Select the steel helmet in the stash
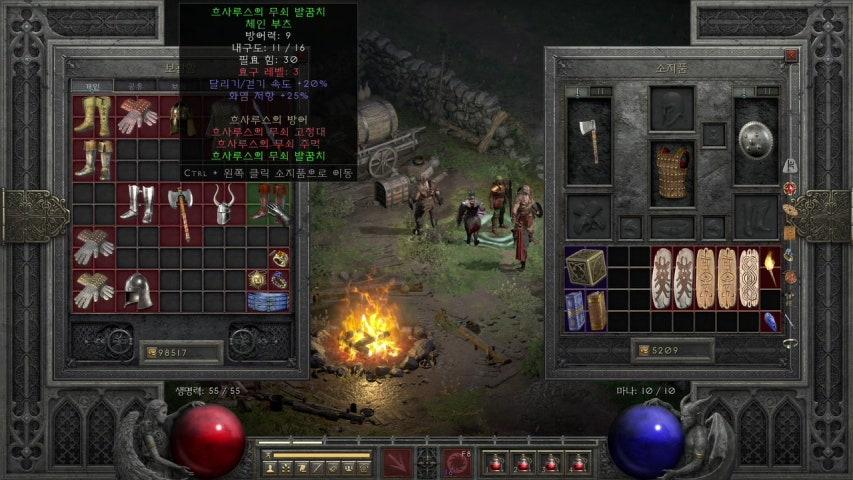The height and width of the screenshot is (480, 853). (137, 290)
